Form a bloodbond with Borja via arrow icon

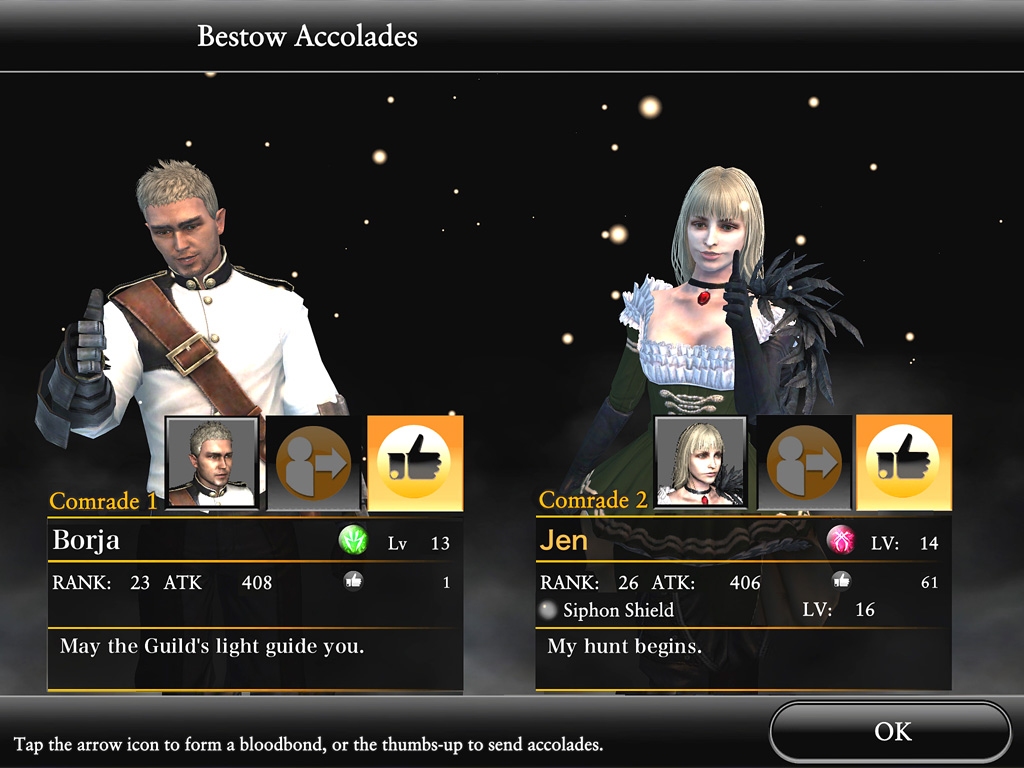pos(313,463)
